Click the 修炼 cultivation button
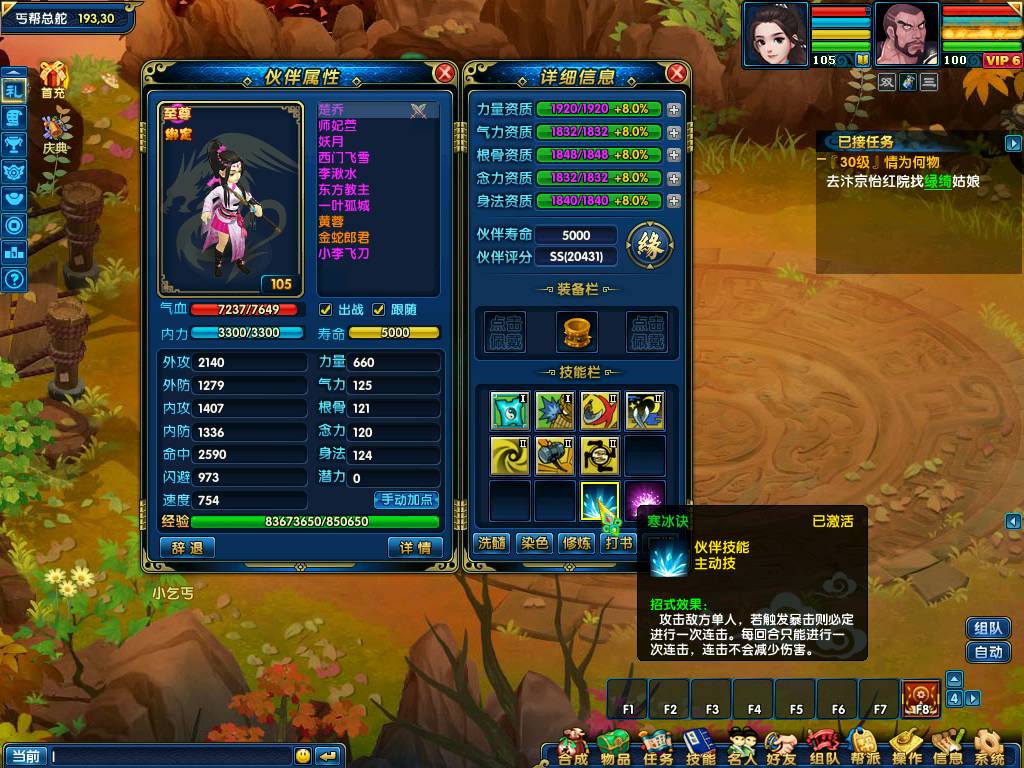The width and height of the screenshot is (1024, 768). tap(577, 543)
